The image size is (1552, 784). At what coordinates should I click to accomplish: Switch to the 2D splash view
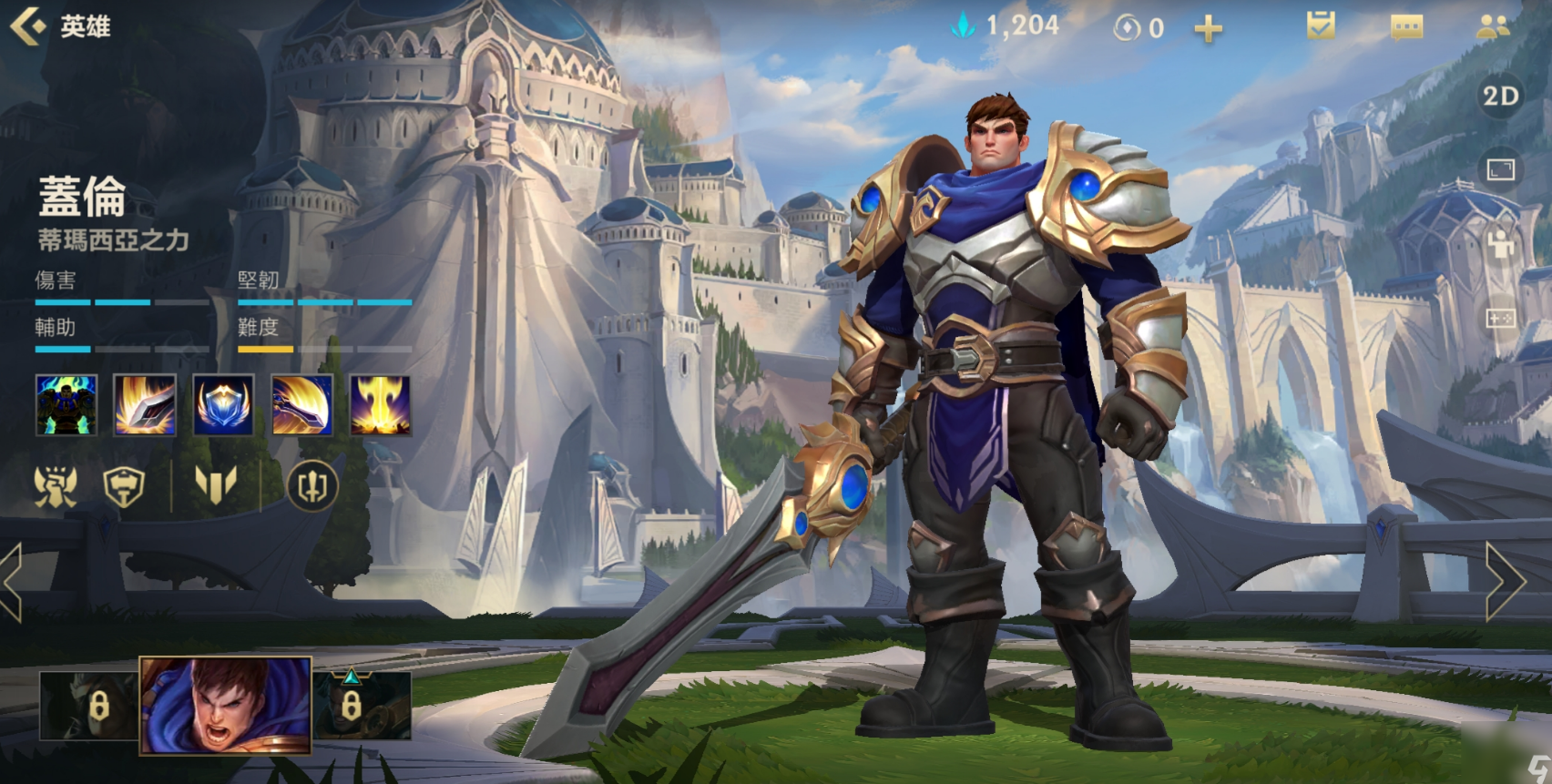1500,97
